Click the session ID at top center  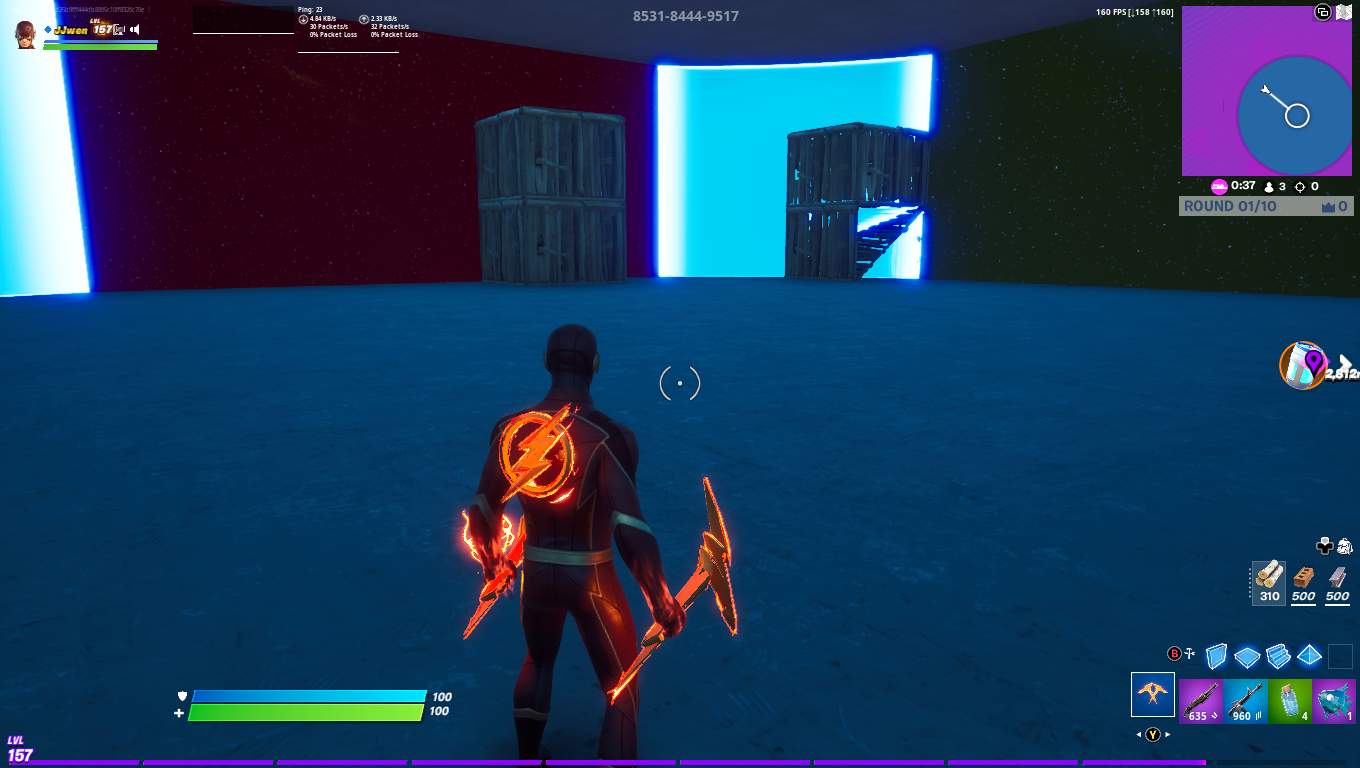point(684,16)
